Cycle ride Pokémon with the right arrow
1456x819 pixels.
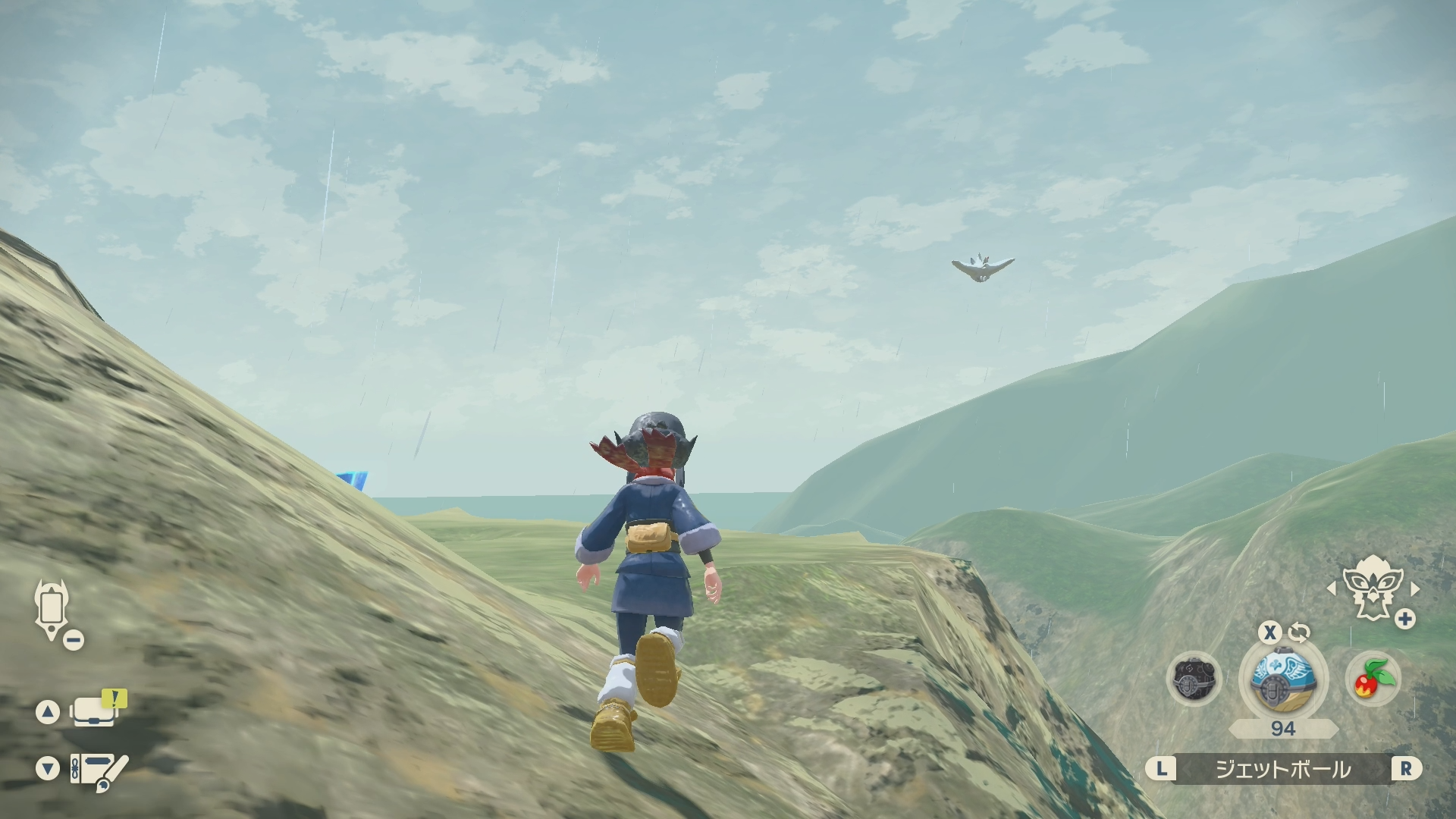tap(1415, 588)
